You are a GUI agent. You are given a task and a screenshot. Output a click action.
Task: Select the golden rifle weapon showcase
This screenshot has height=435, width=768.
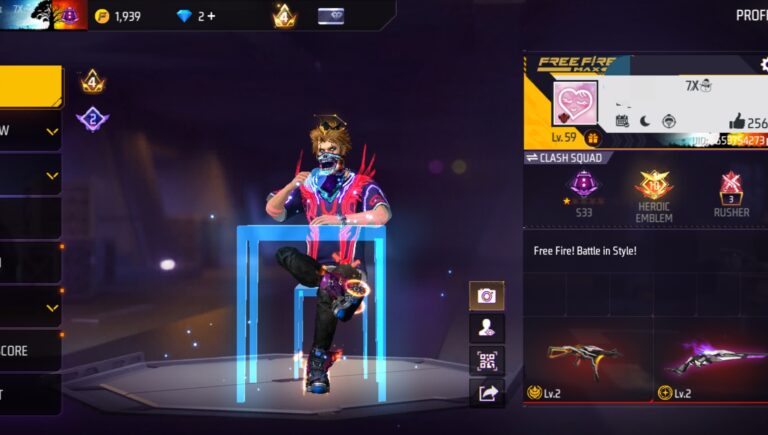point(586,355)
